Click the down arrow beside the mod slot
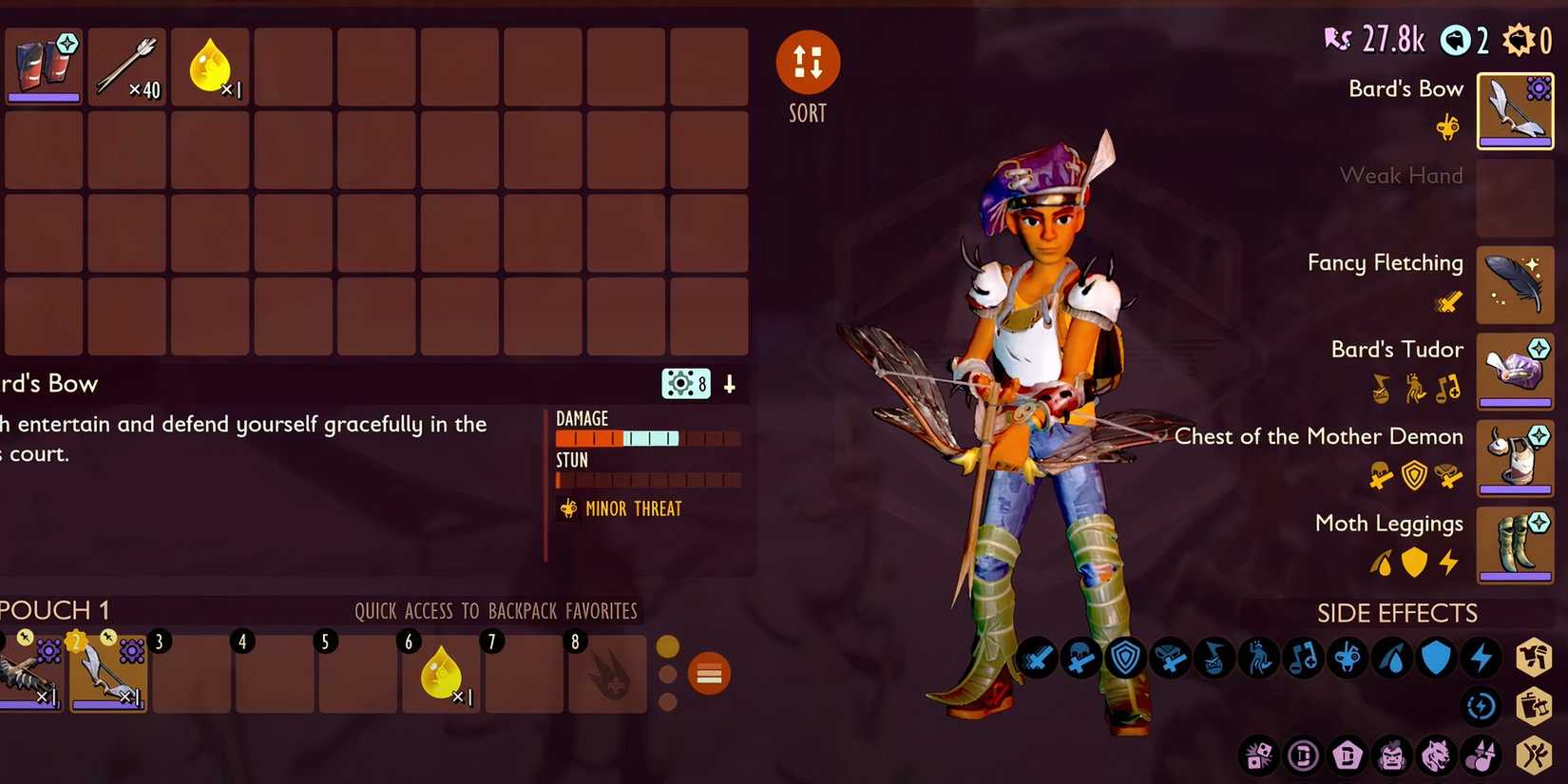 [x=728, y=384]
